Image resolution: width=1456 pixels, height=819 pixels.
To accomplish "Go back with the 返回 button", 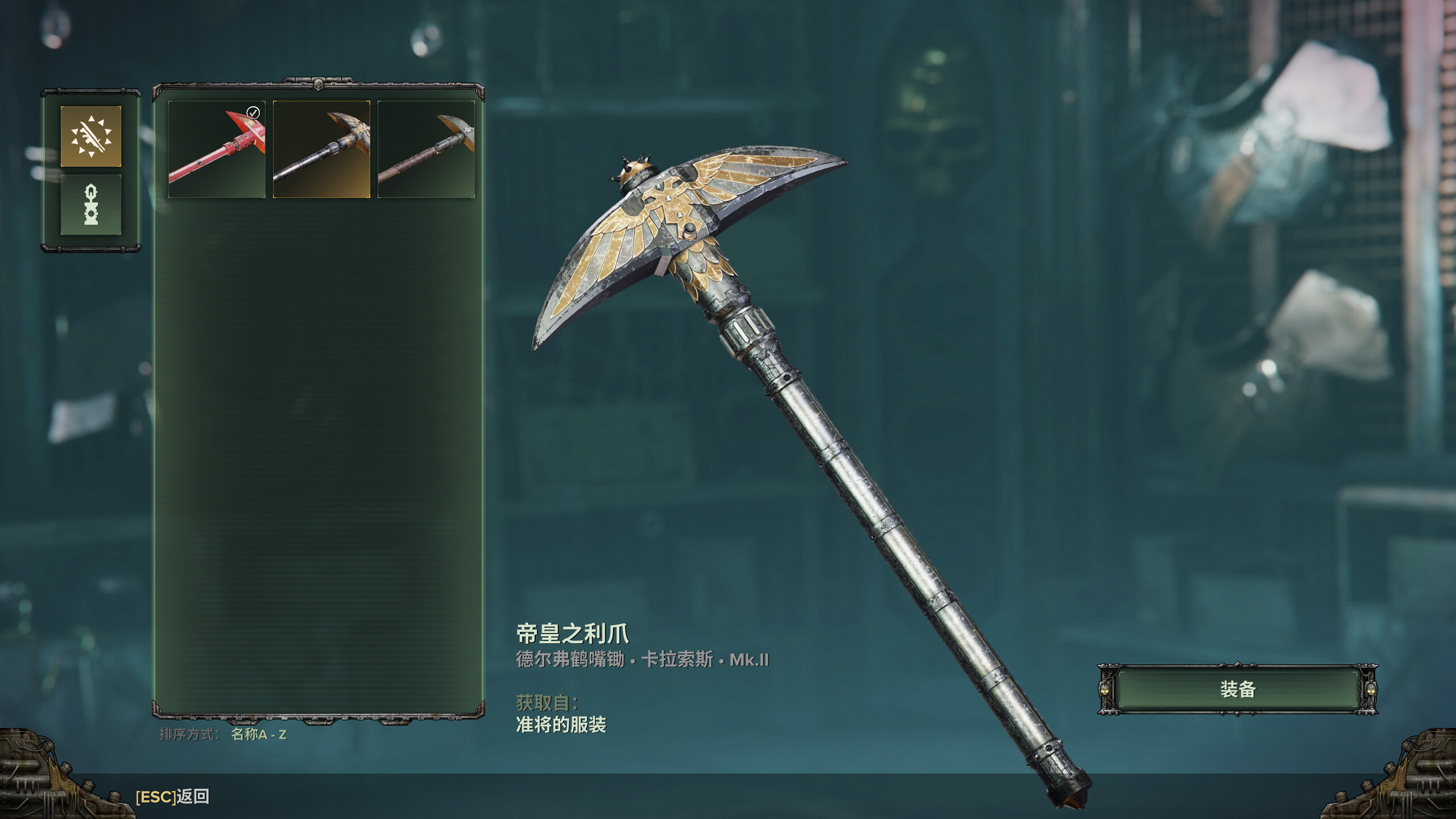I will 172,797.
